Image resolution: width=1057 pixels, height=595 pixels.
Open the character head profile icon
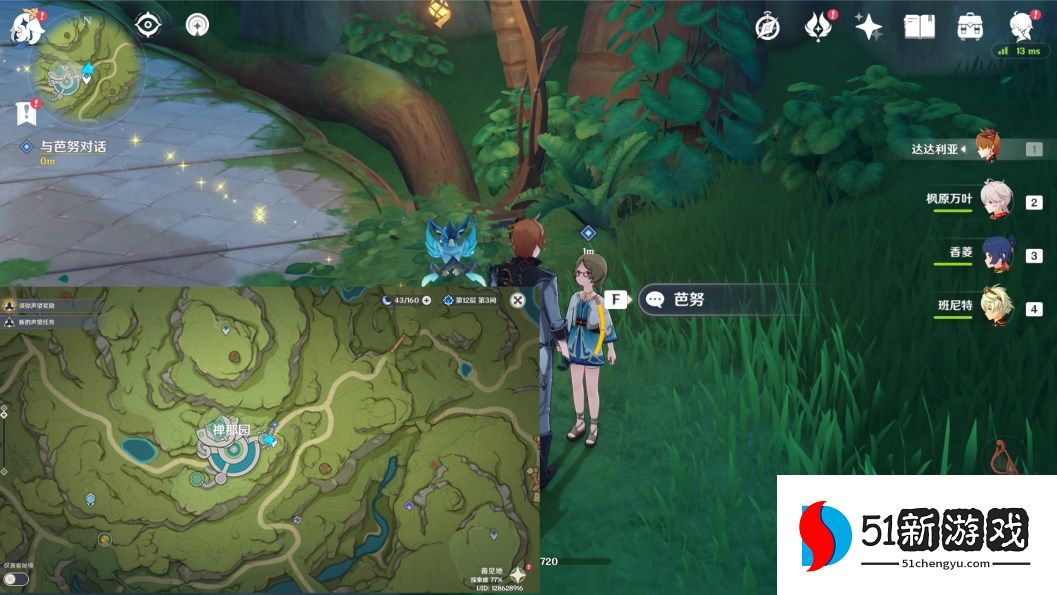click(1020, 26)
